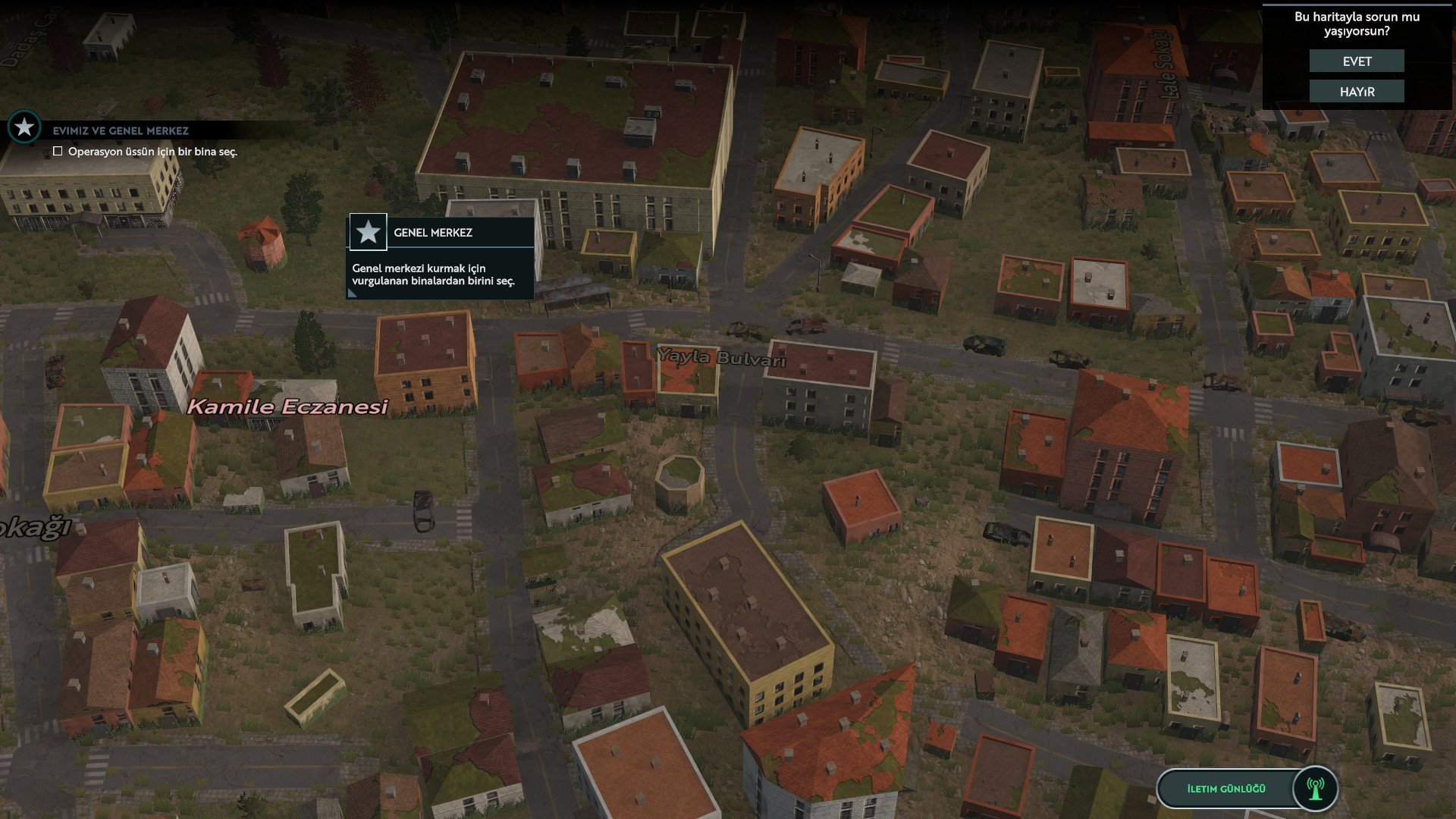Choose HAYIR in the map problem prompt
The image size is (1456, 819).
[x=1357, y=92]
